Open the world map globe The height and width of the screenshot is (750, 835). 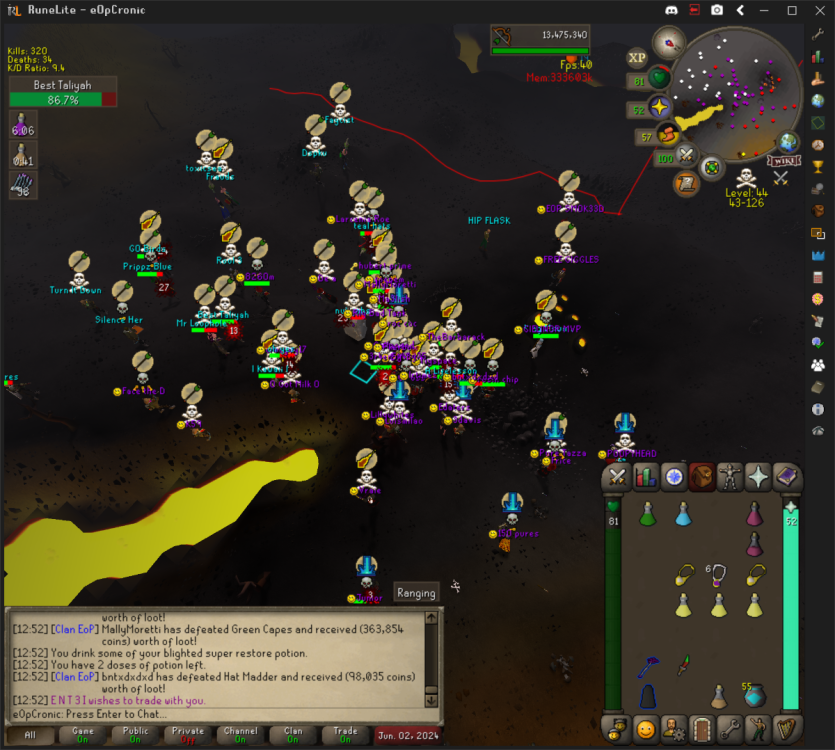pos(789,143)
